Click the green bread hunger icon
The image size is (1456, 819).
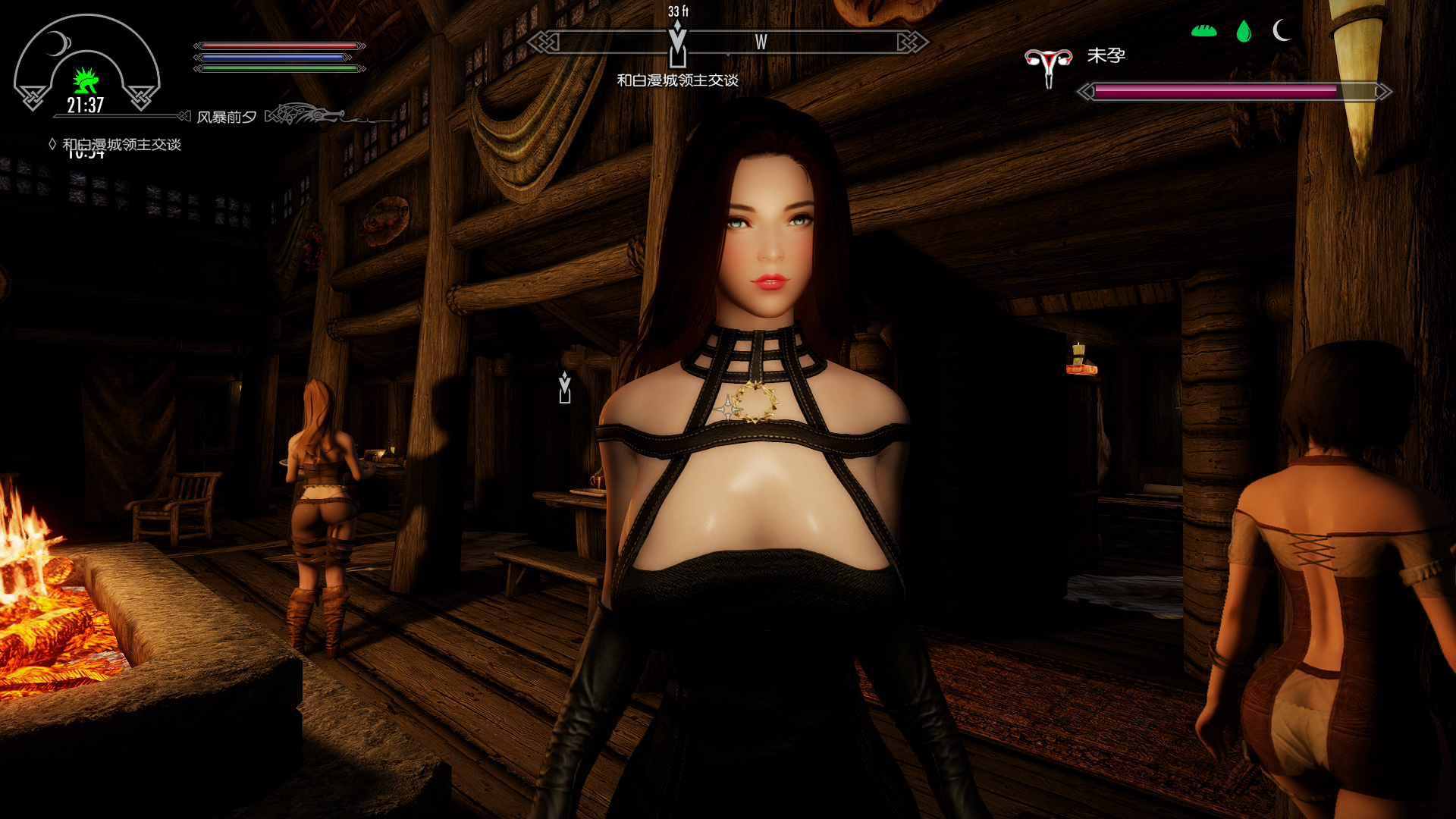[1203, 31]
